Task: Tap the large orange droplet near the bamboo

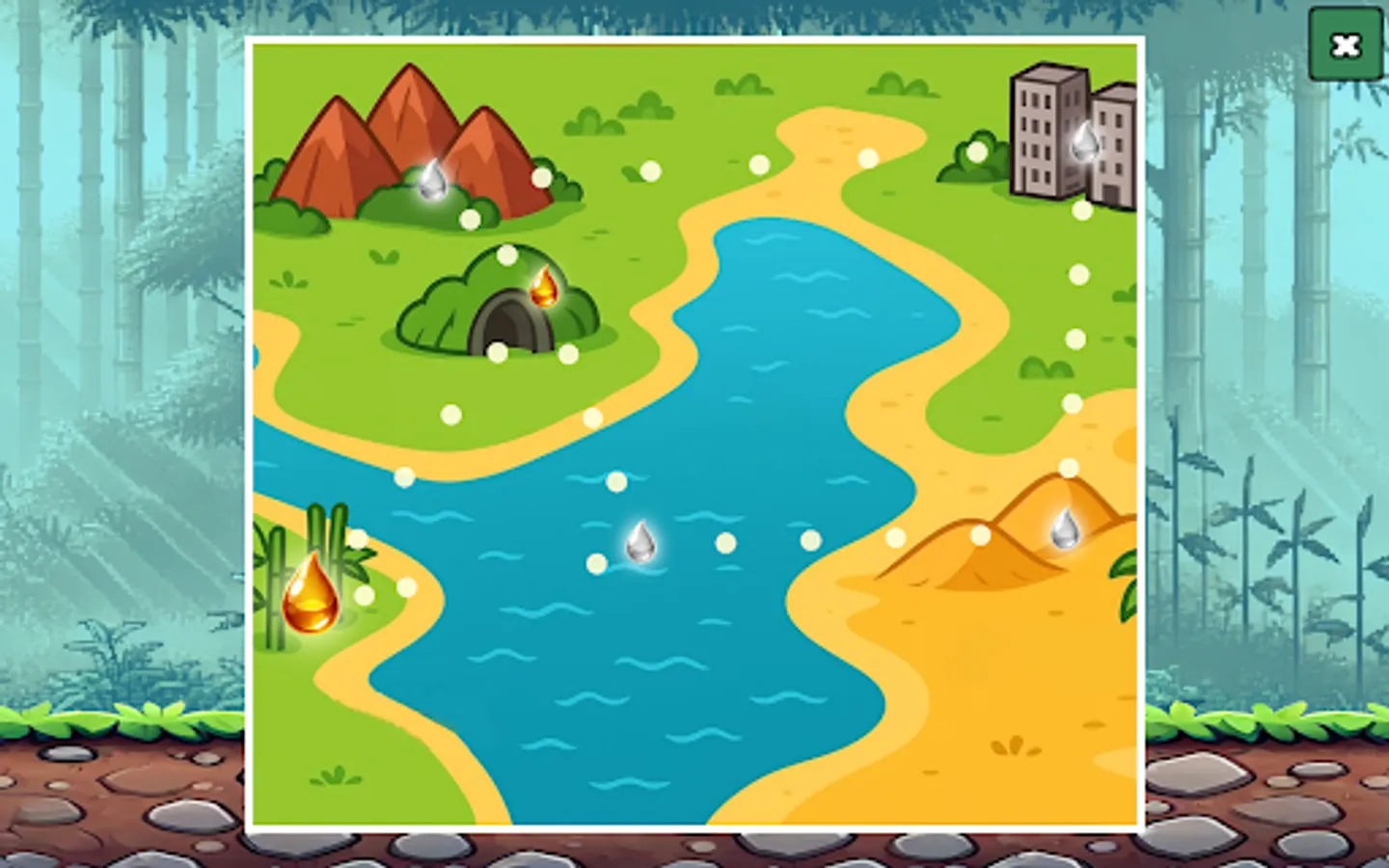Action: [311, 592]
